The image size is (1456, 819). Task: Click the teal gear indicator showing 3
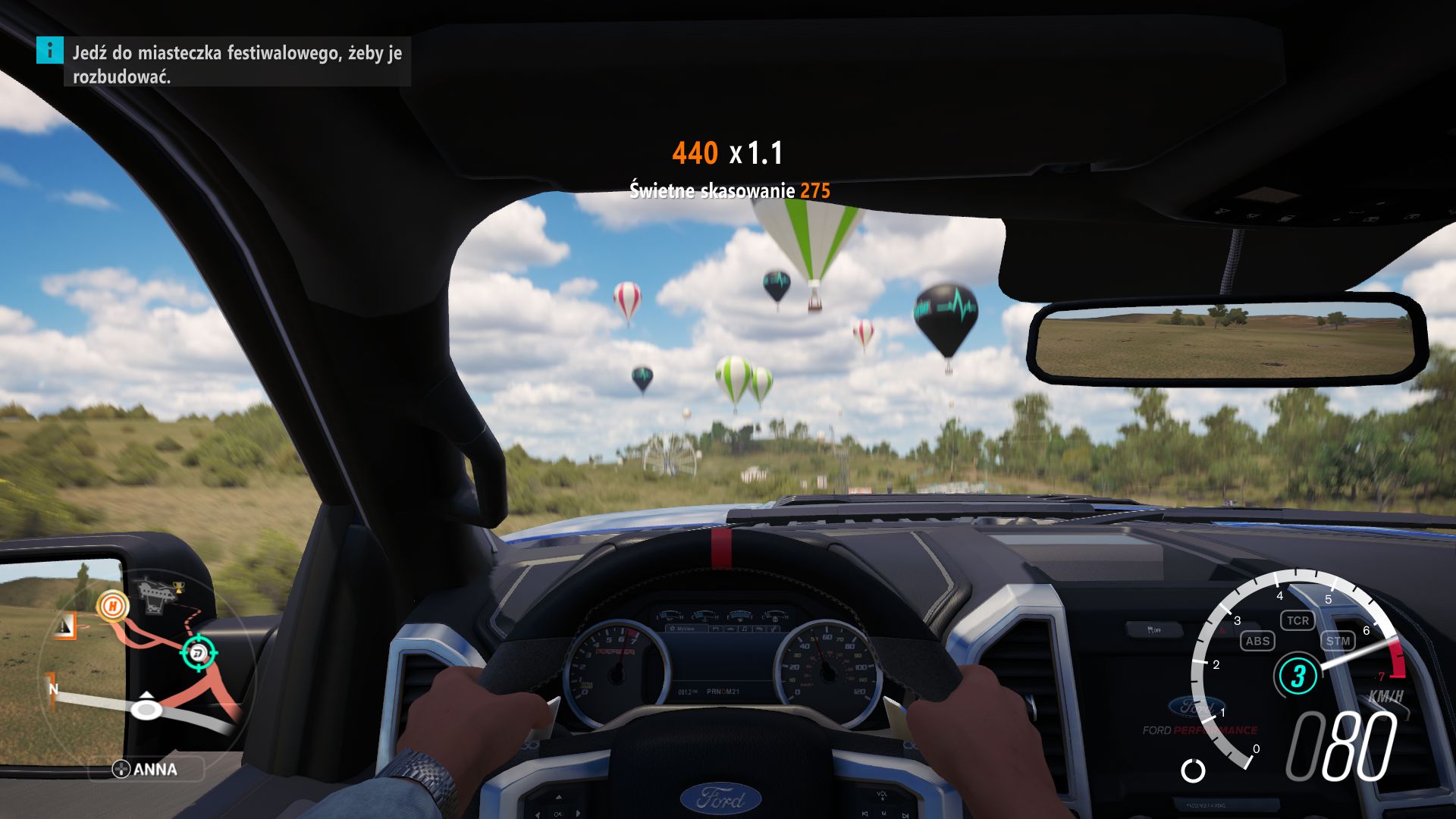coord(1298,674)
